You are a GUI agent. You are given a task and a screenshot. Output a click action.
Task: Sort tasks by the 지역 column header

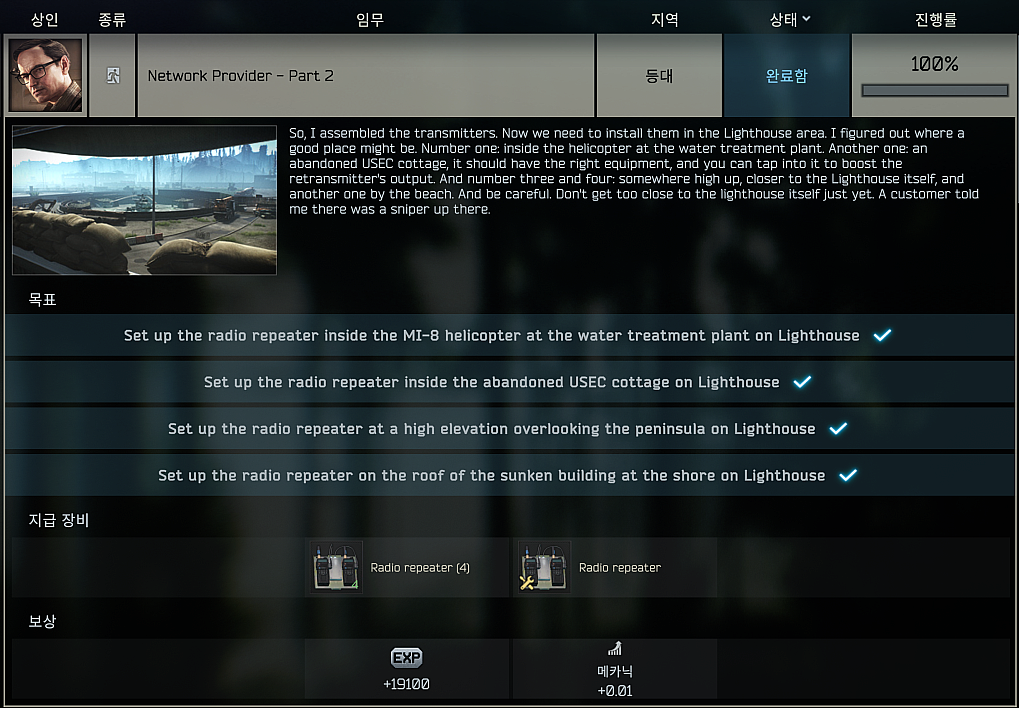pyautogui.click(x=664, y=19)
